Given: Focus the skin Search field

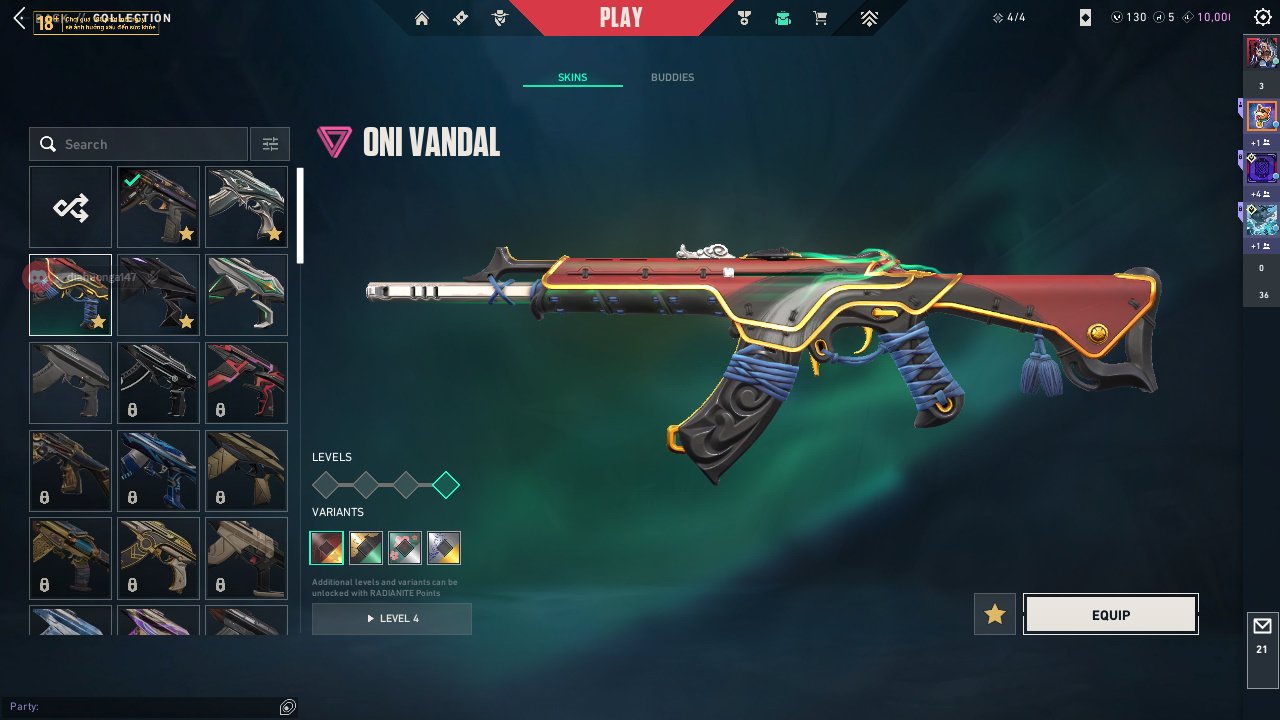Looking at the screenshot, I should tap(150, 144).
